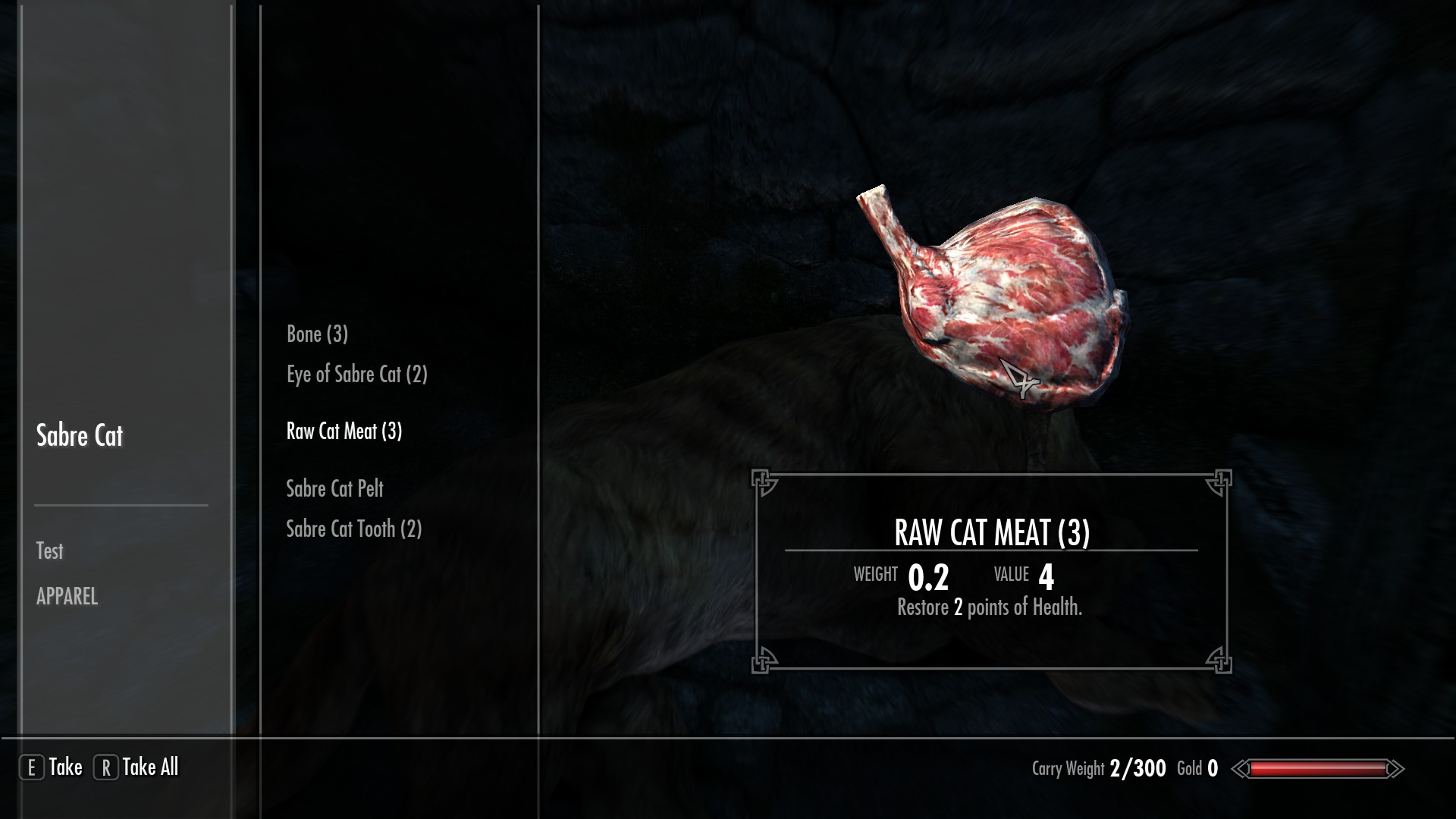This screenshot has width=1456, height=819.
Task: Choose Eye of Sabre Cat item
Action: click(356, 375)
